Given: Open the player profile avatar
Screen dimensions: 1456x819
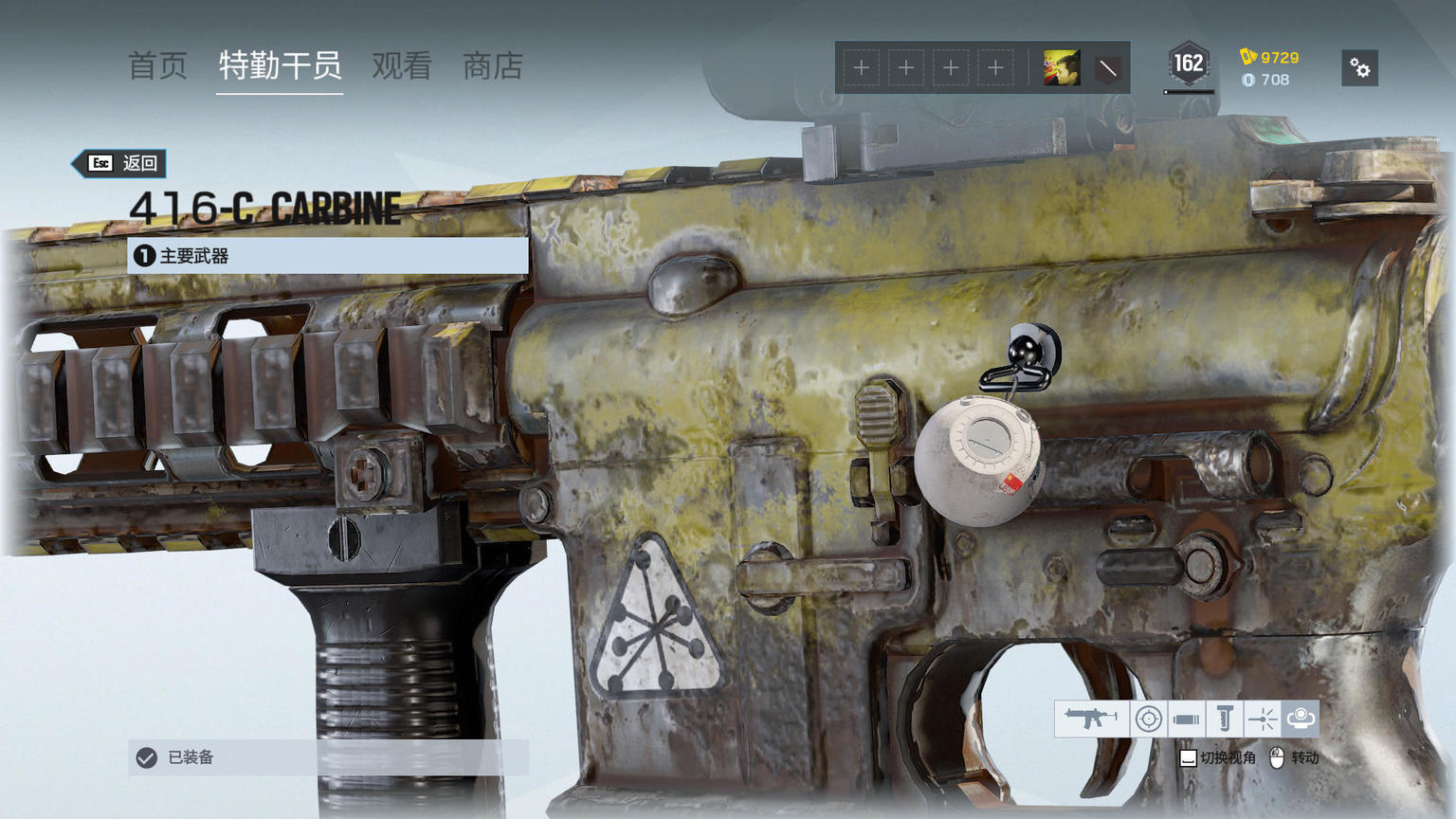Looking at the screenshot, I should coord(1061,68).
